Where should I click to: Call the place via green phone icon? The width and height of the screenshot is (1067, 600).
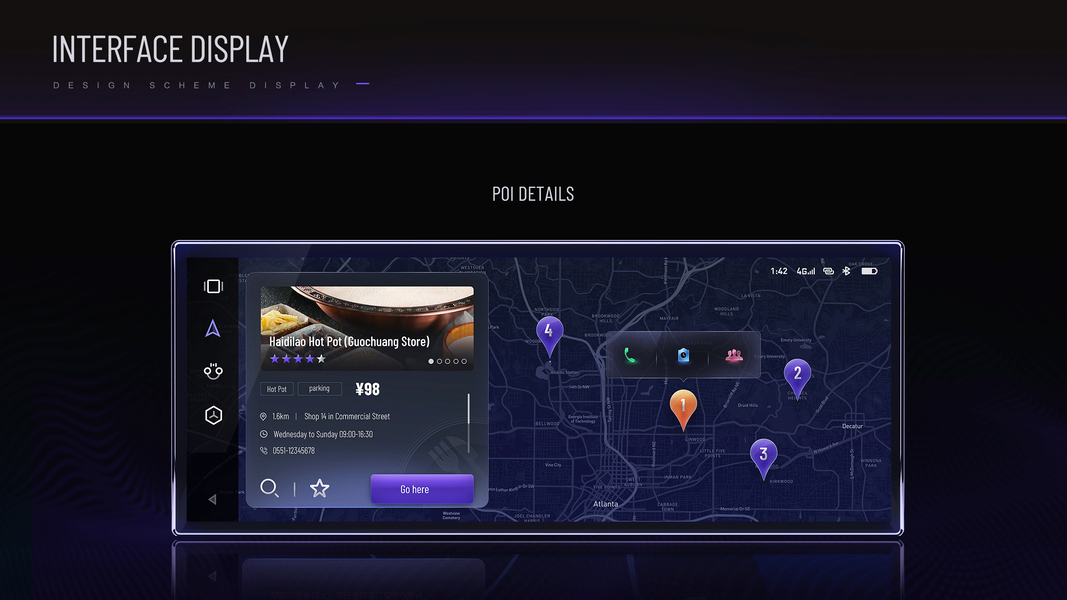(631, 355)
